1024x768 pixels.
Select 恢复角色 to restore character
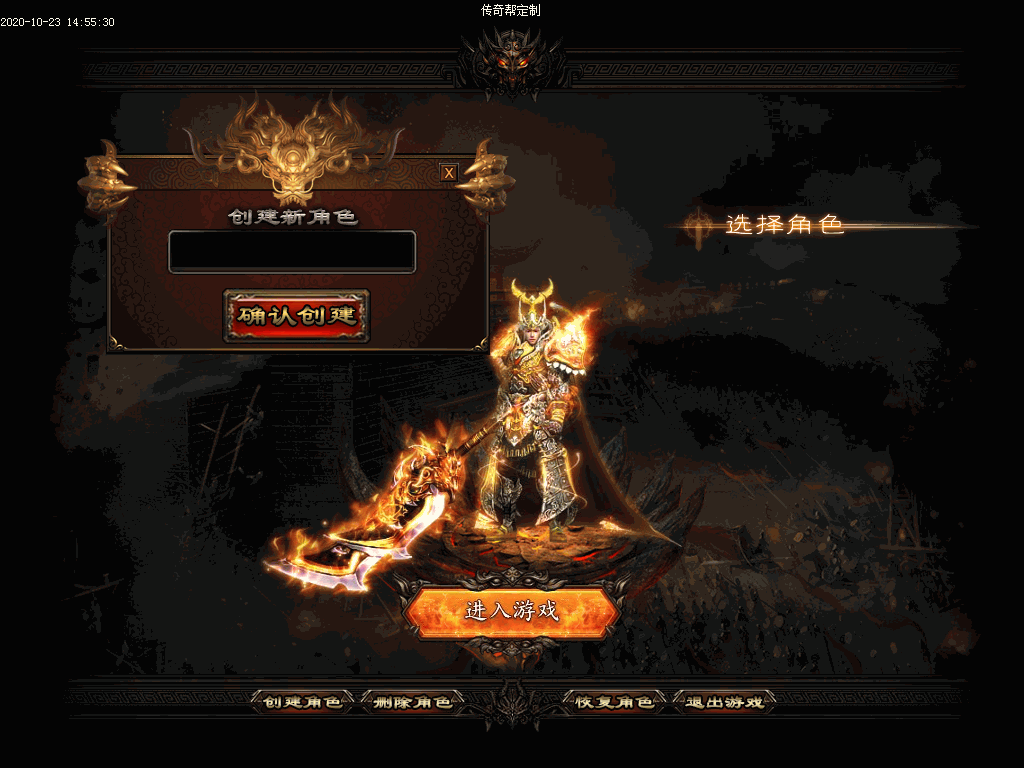(614, 702)
